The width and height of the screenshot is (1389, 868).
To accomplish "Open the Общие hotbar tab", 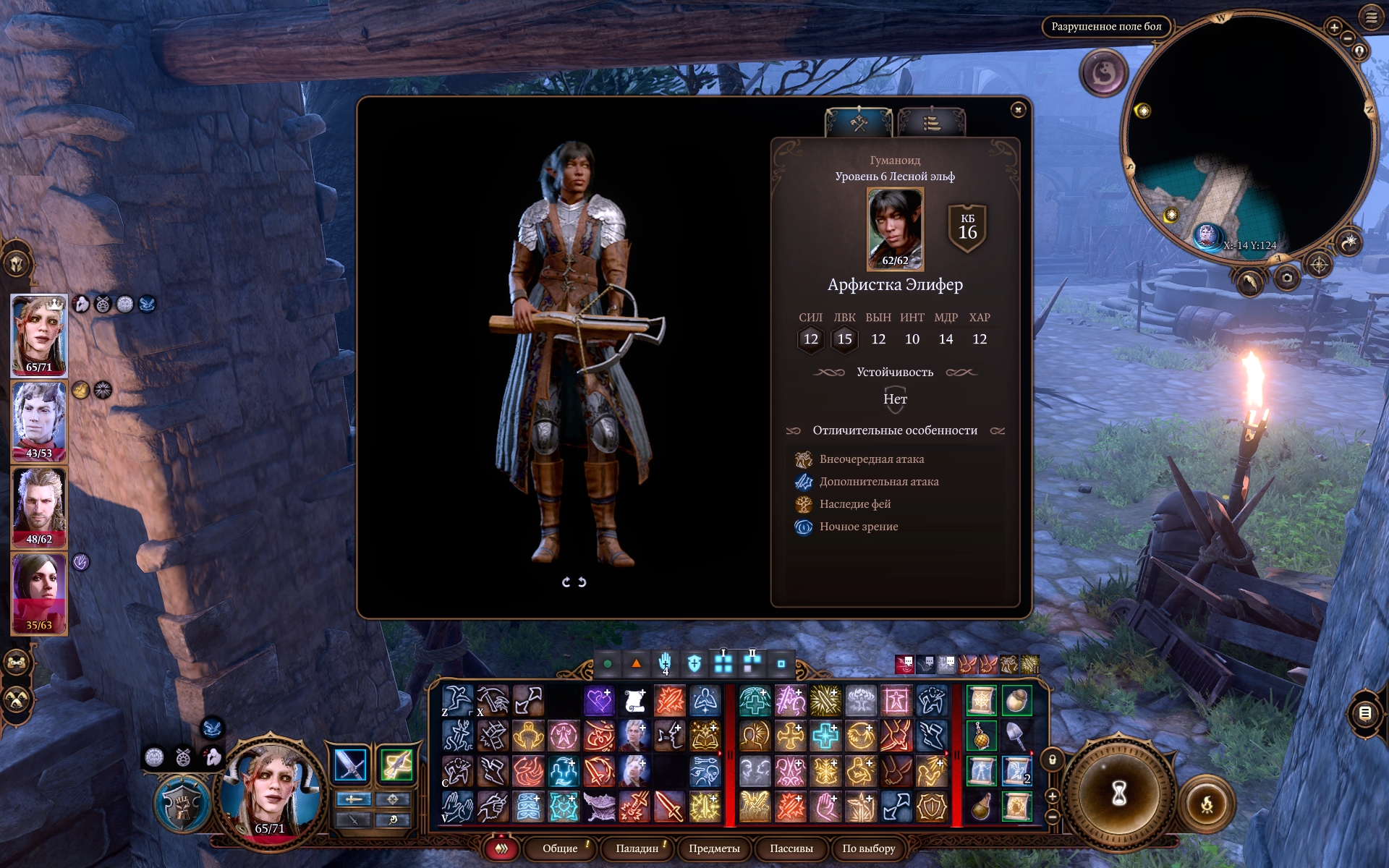I will tap(560, 848).
